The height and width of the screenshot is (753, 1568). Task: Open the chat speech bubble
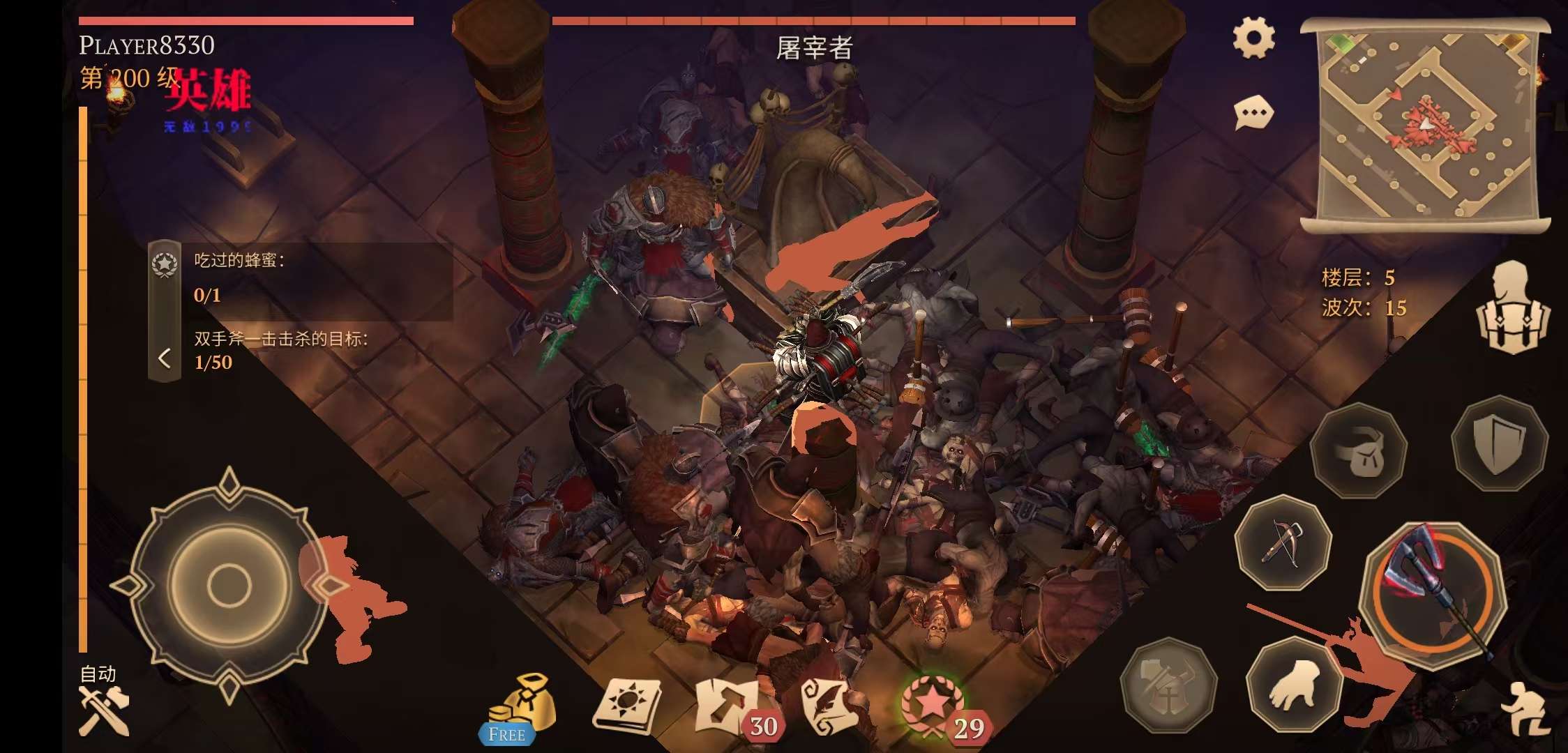coord(1253,113)
